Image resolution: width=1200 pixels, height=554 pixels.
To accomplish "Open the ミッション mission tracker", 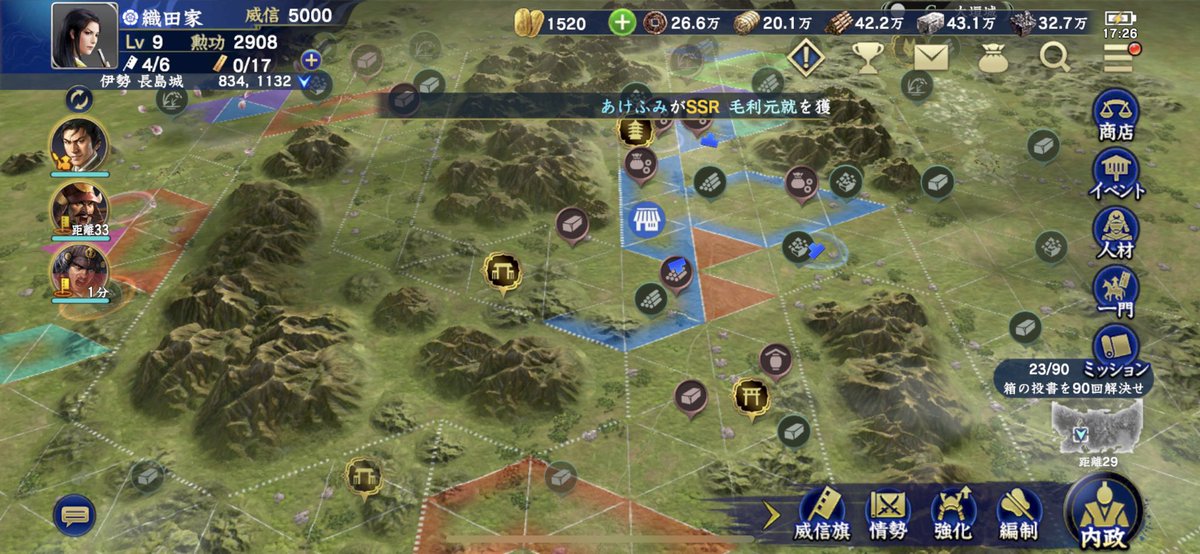I will tap(1116, 349).
